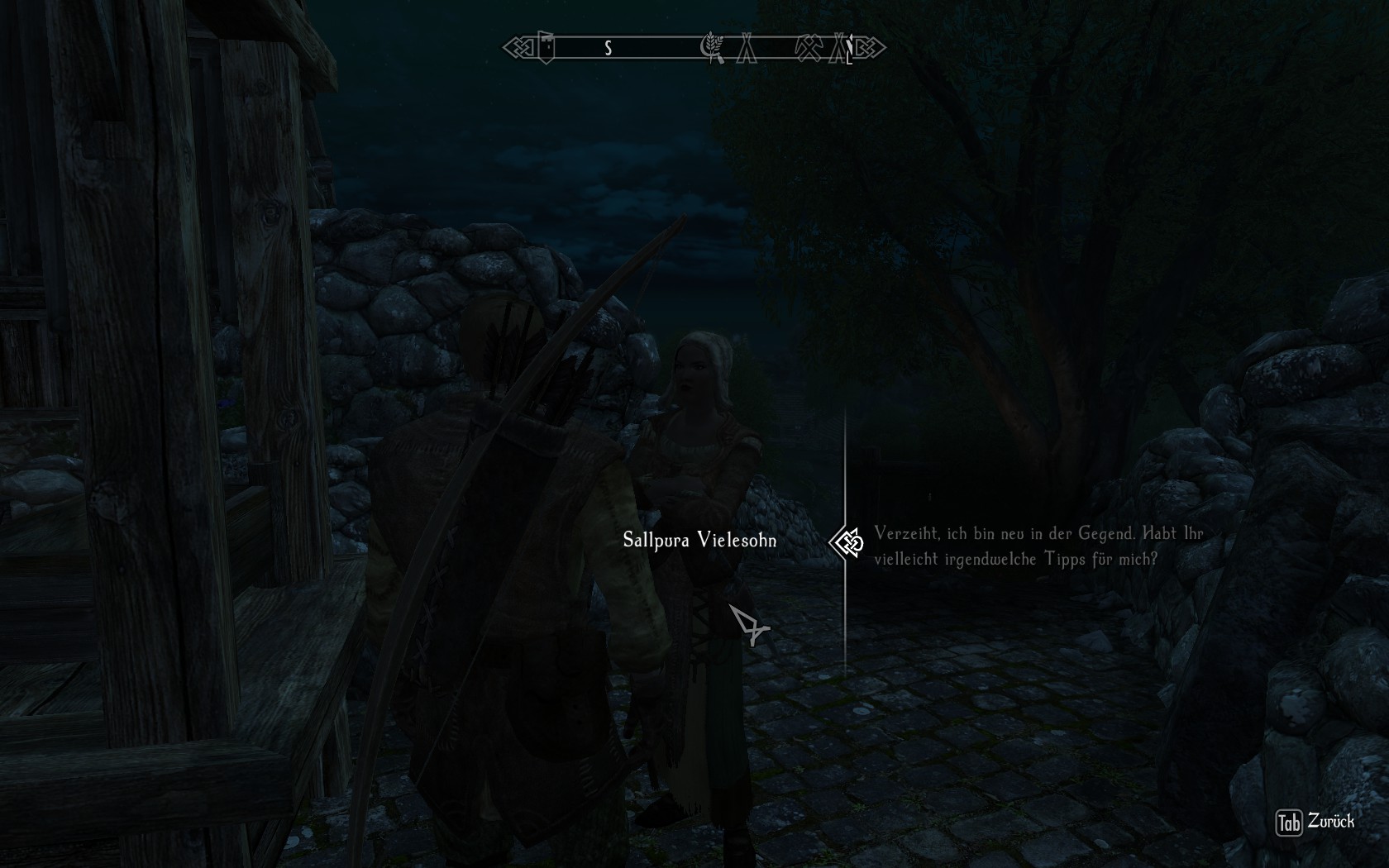
Task: Click the Zurück back button
Action: coord(1316,822)
